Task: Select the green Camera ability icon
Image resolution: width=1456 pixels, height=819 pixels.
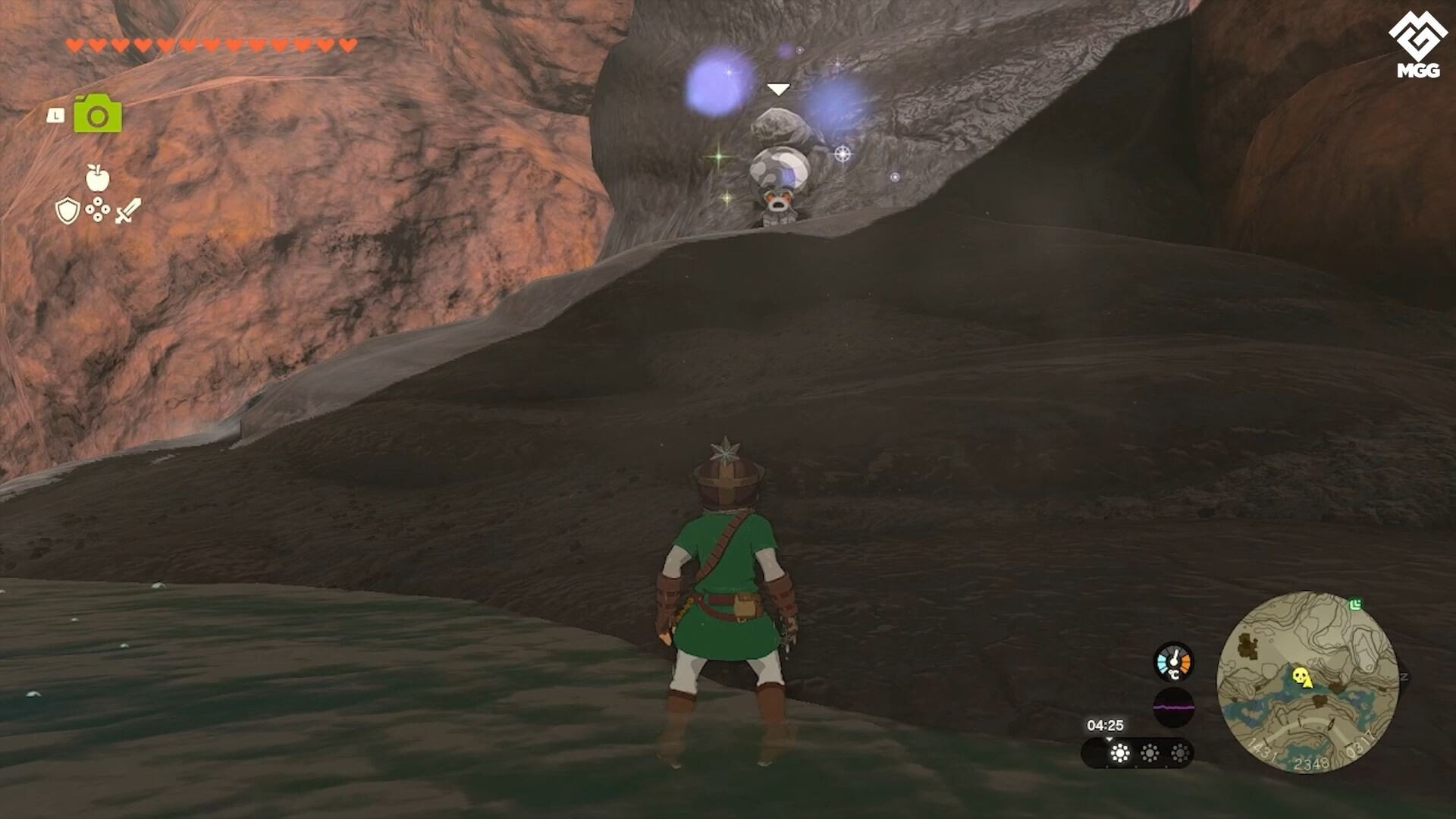Action: click(x=98, y=114)
